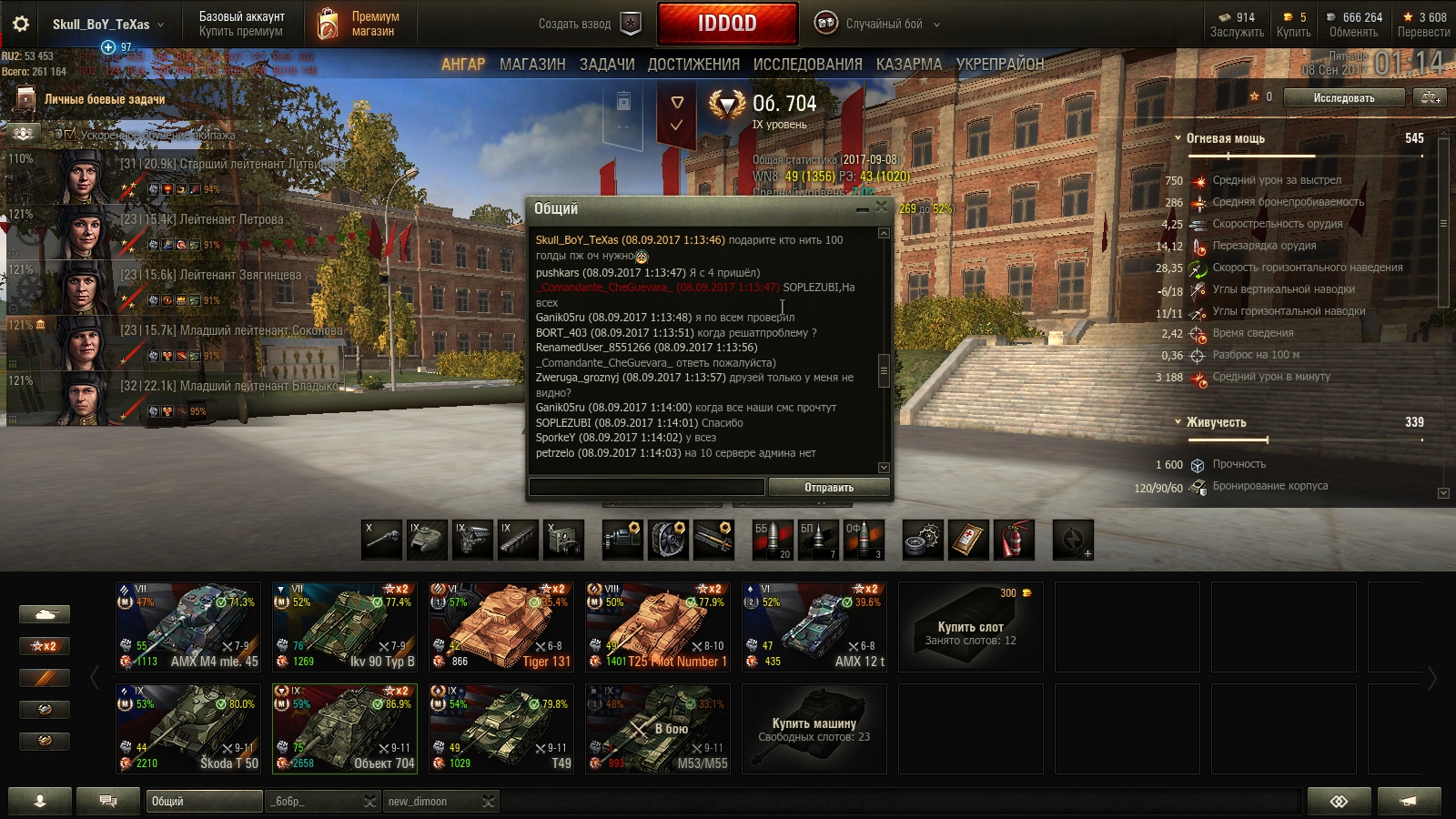The image size is (1456, 819).
Task: Send the chat message with Отправить
Action: pos(829,488)
